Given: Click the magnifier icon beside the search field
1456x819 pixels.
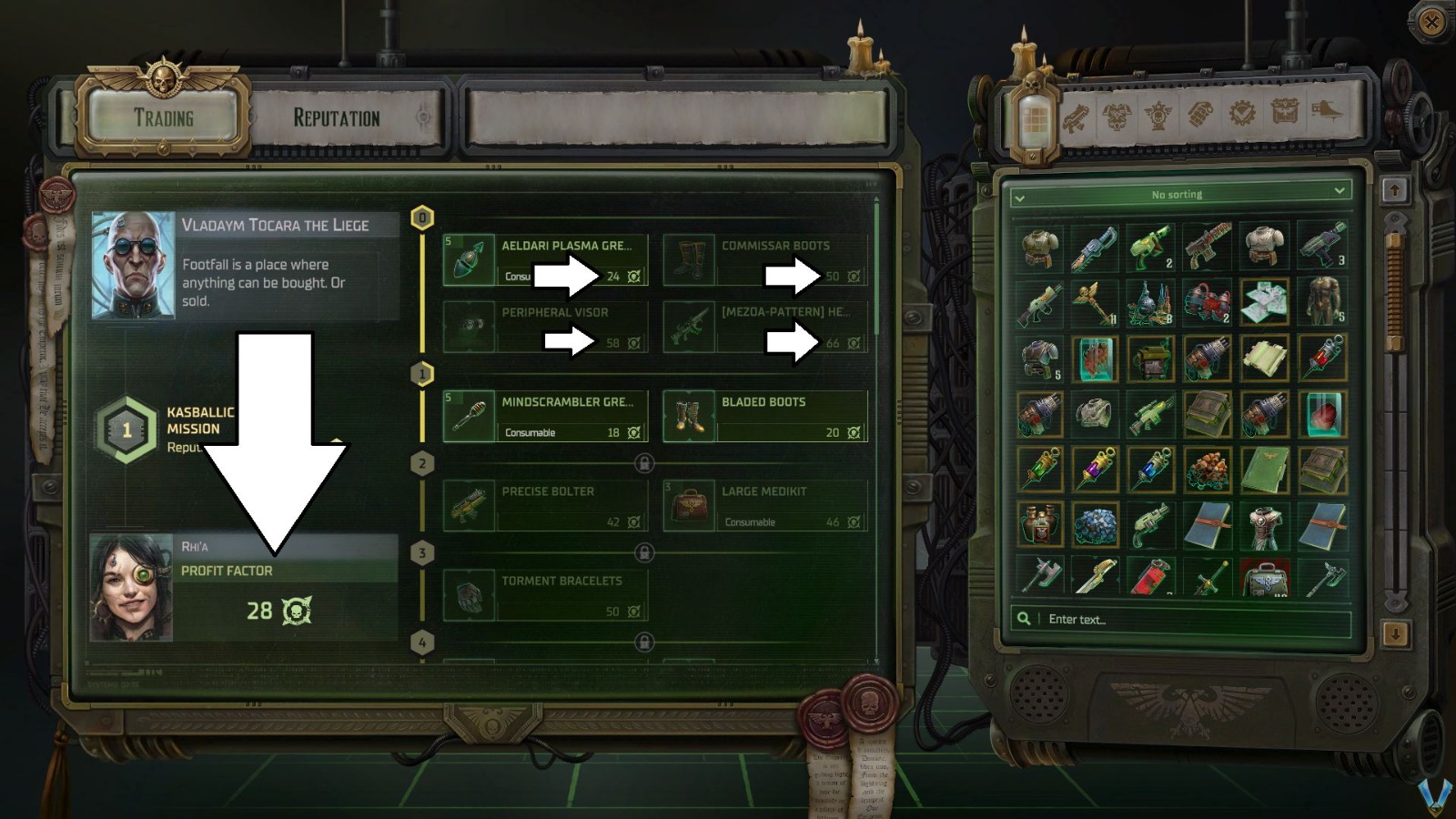Looking at the screenshot, I should 1025,619.
